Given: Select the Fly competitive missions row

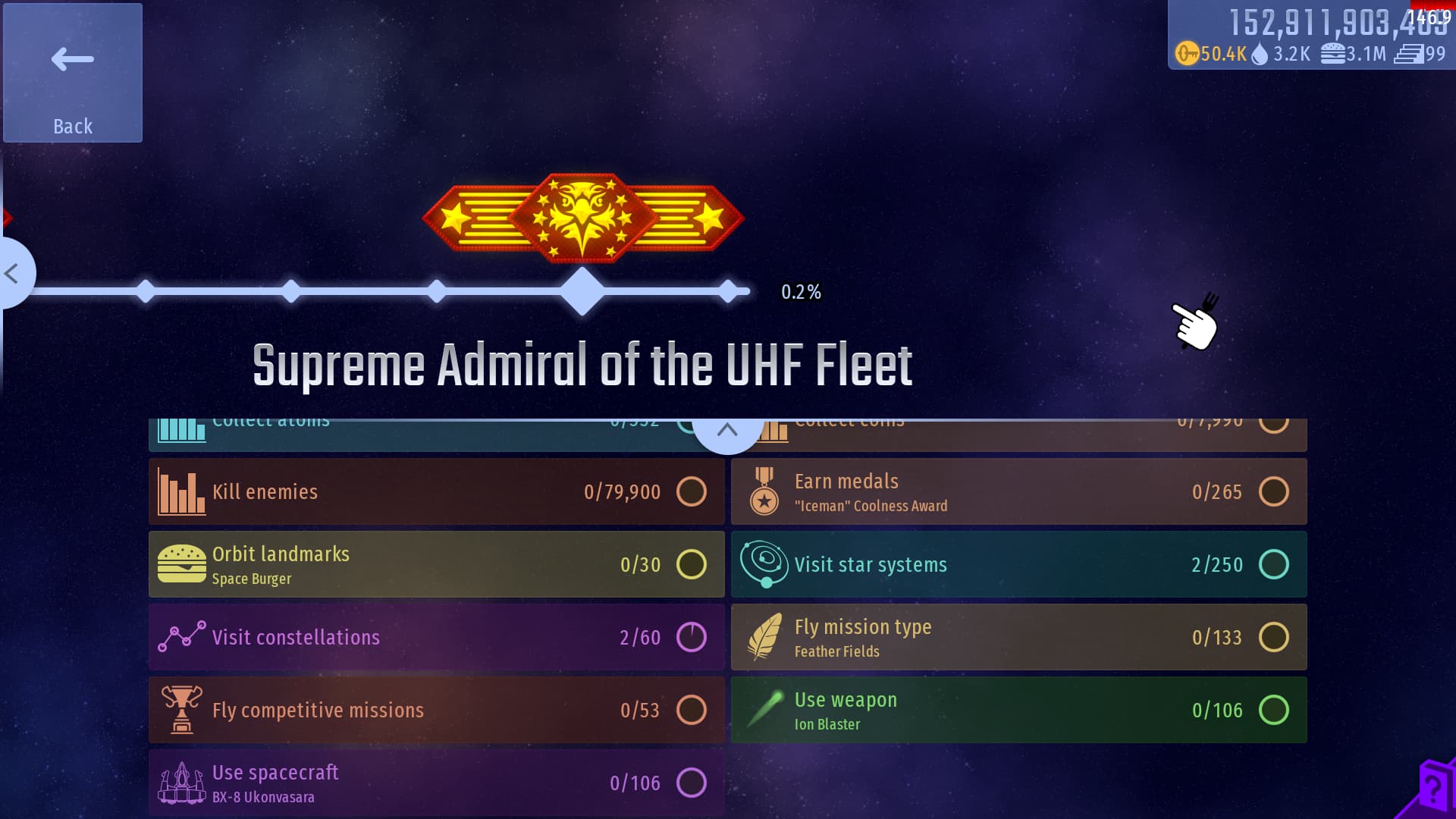Looking at the screenshot, I should coord(436,710).
